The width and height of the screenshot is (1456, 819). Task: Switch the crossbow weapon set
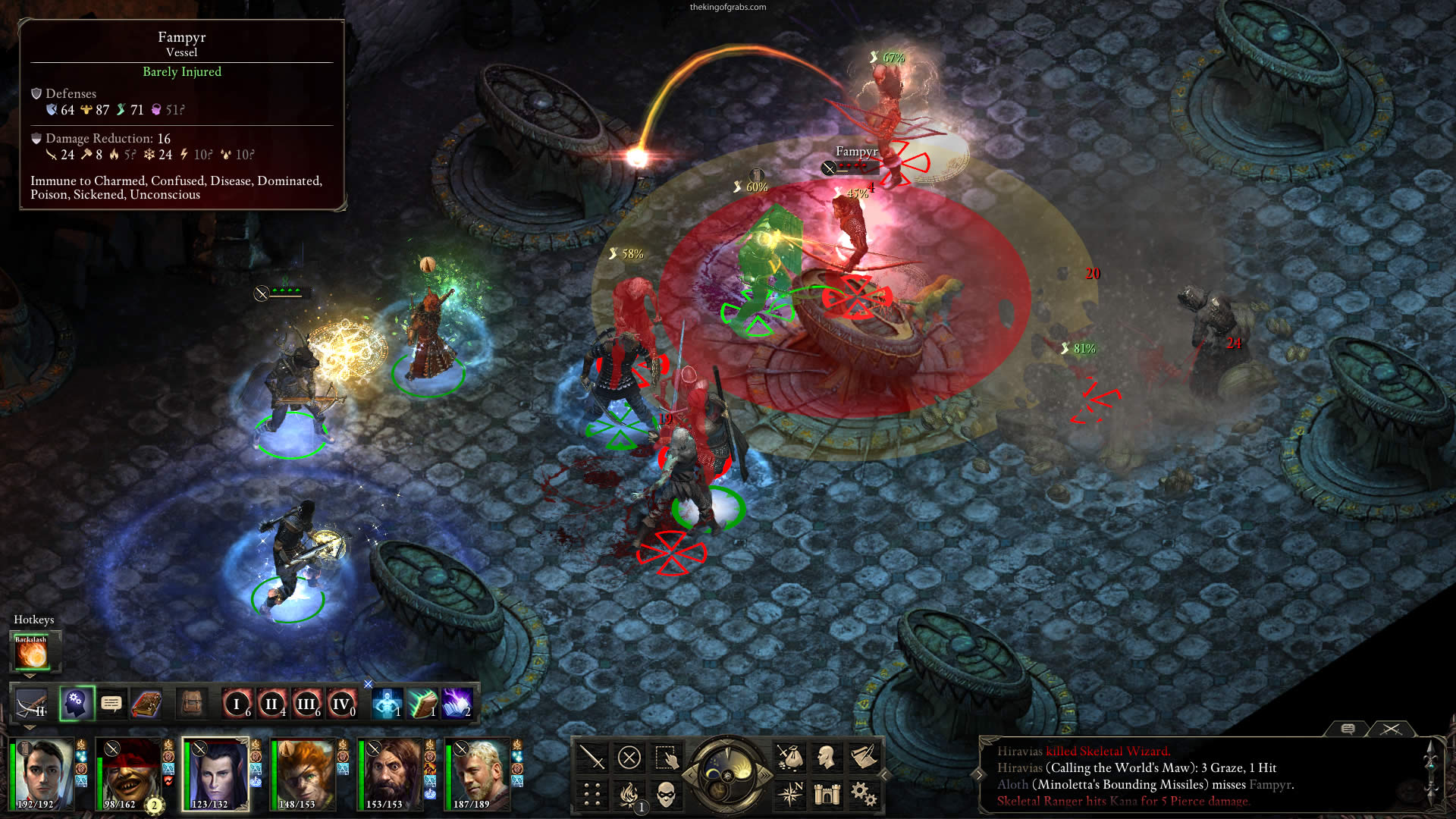point(32,704)
